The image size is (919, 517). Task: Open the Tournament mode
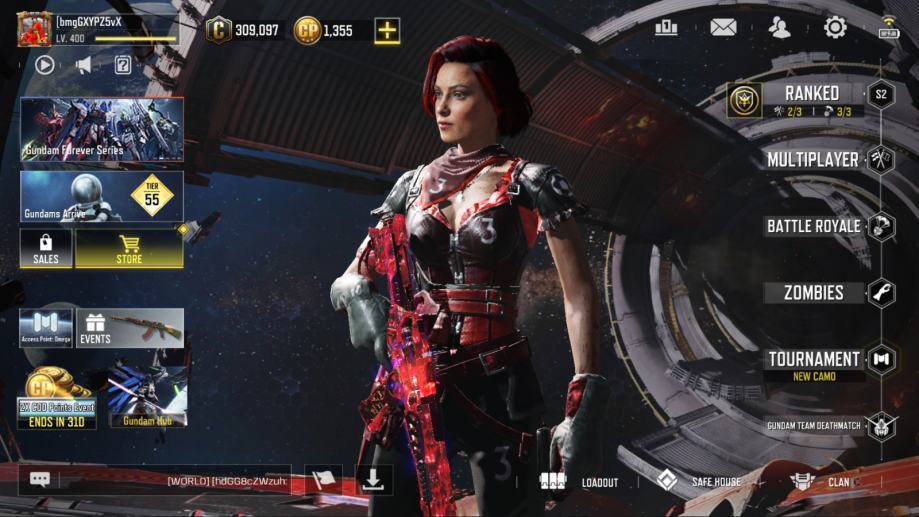[813, 360]
